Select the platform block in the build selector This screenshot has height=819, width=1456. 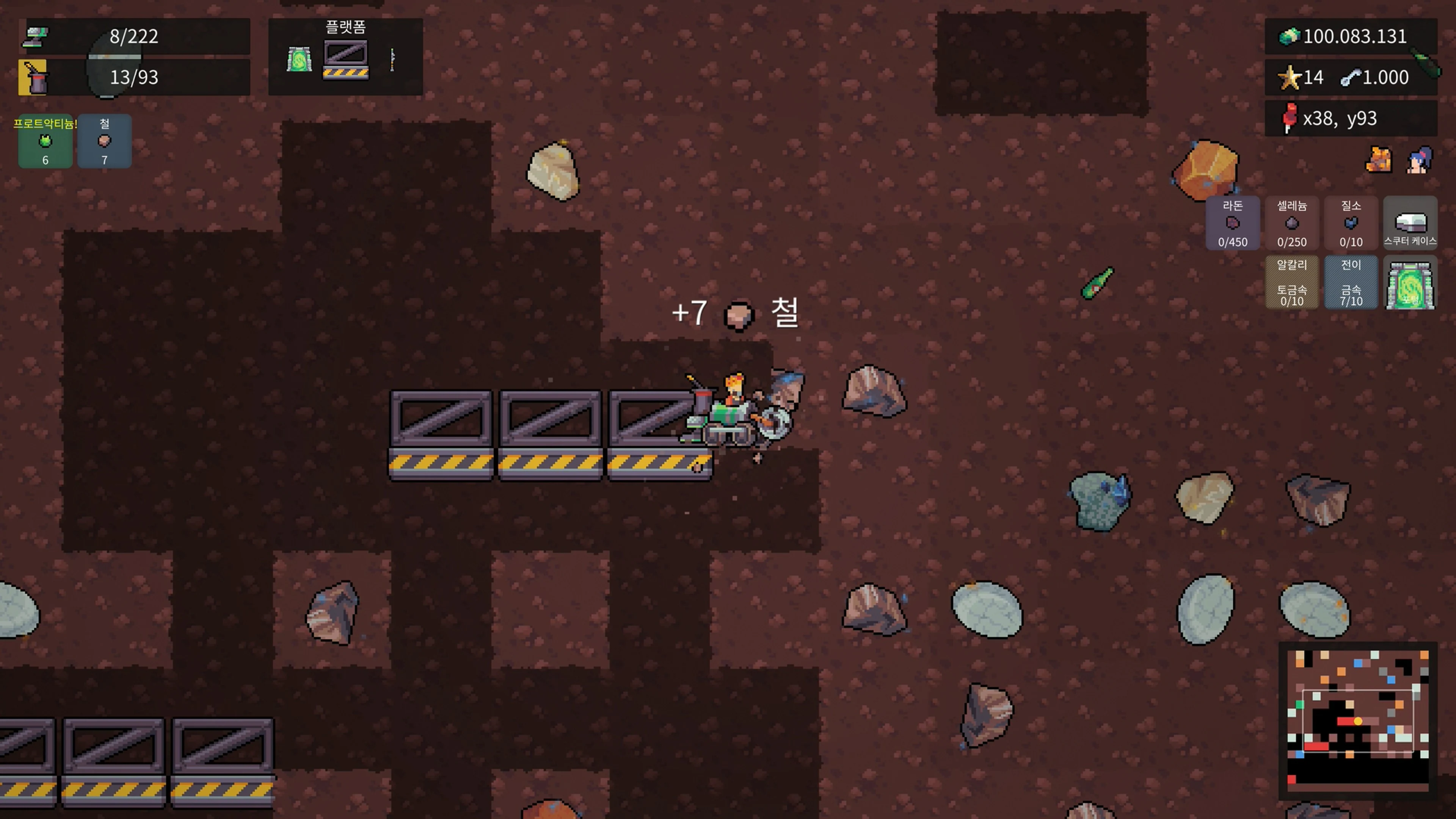(x=345, y=60)
